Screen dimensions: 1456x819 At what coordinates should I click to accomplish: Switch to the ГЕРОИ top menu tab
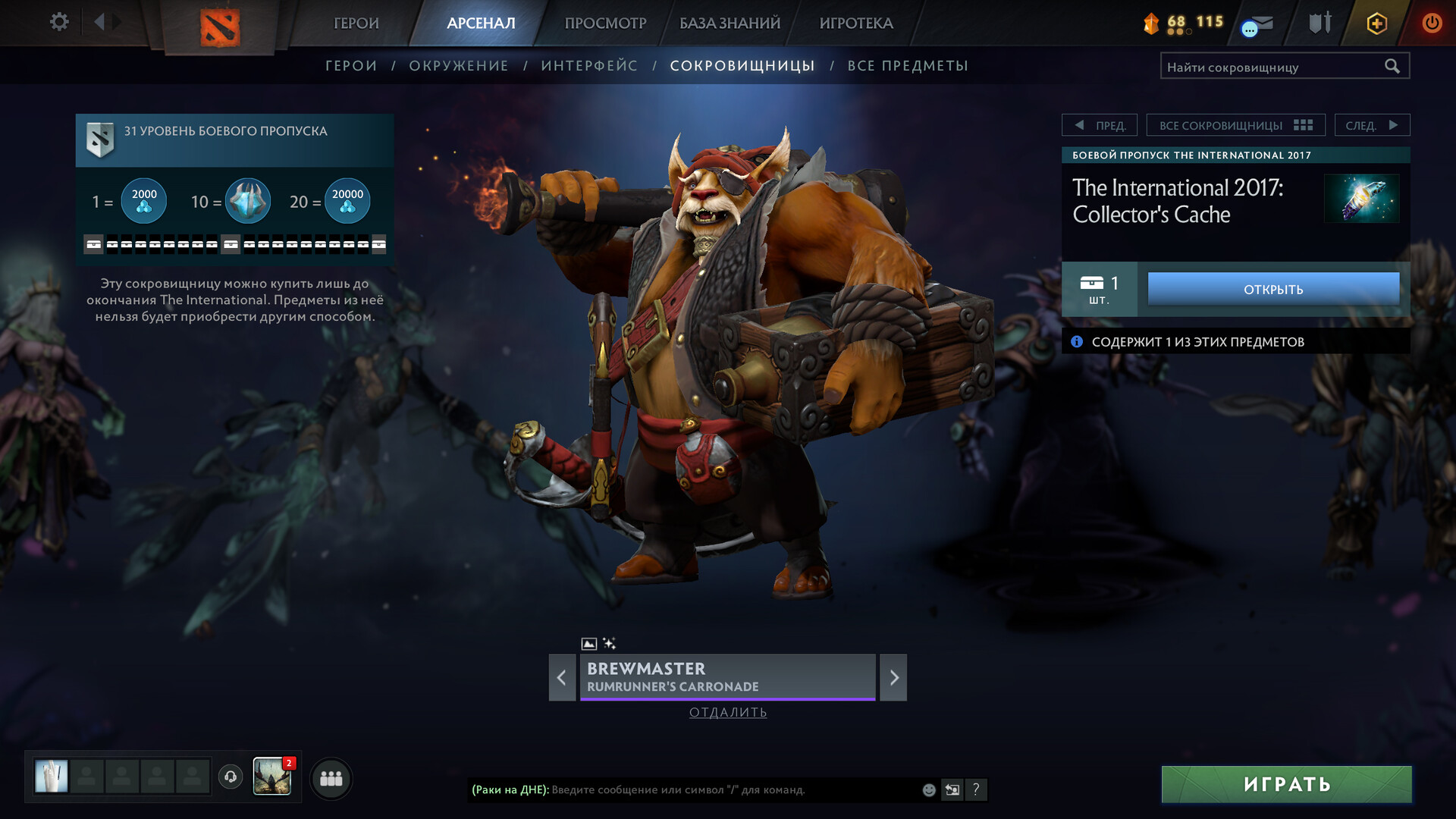356,24
